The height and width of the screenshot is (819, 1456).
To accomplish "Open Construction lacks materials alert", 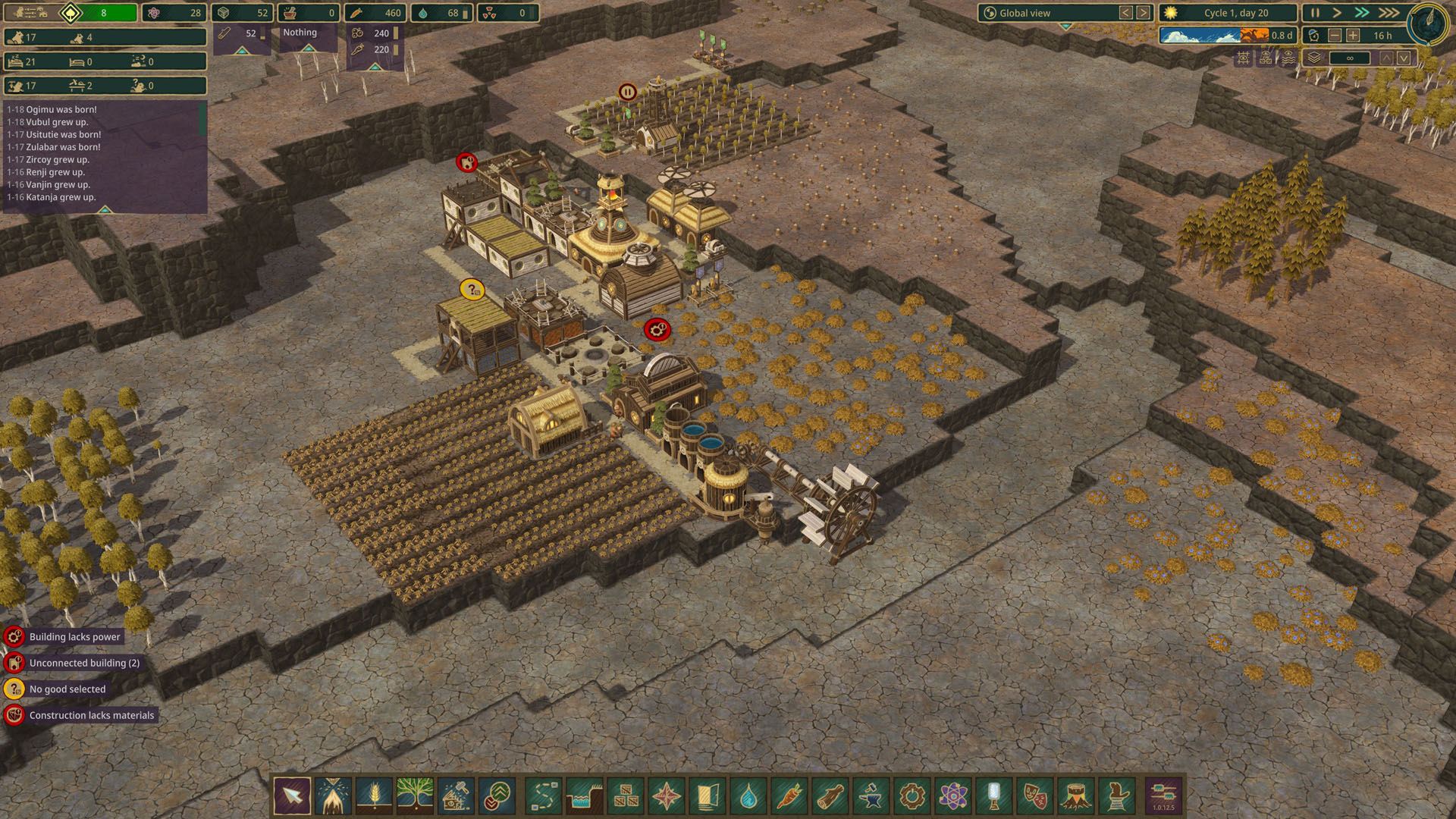I will (x=91, y=715).
